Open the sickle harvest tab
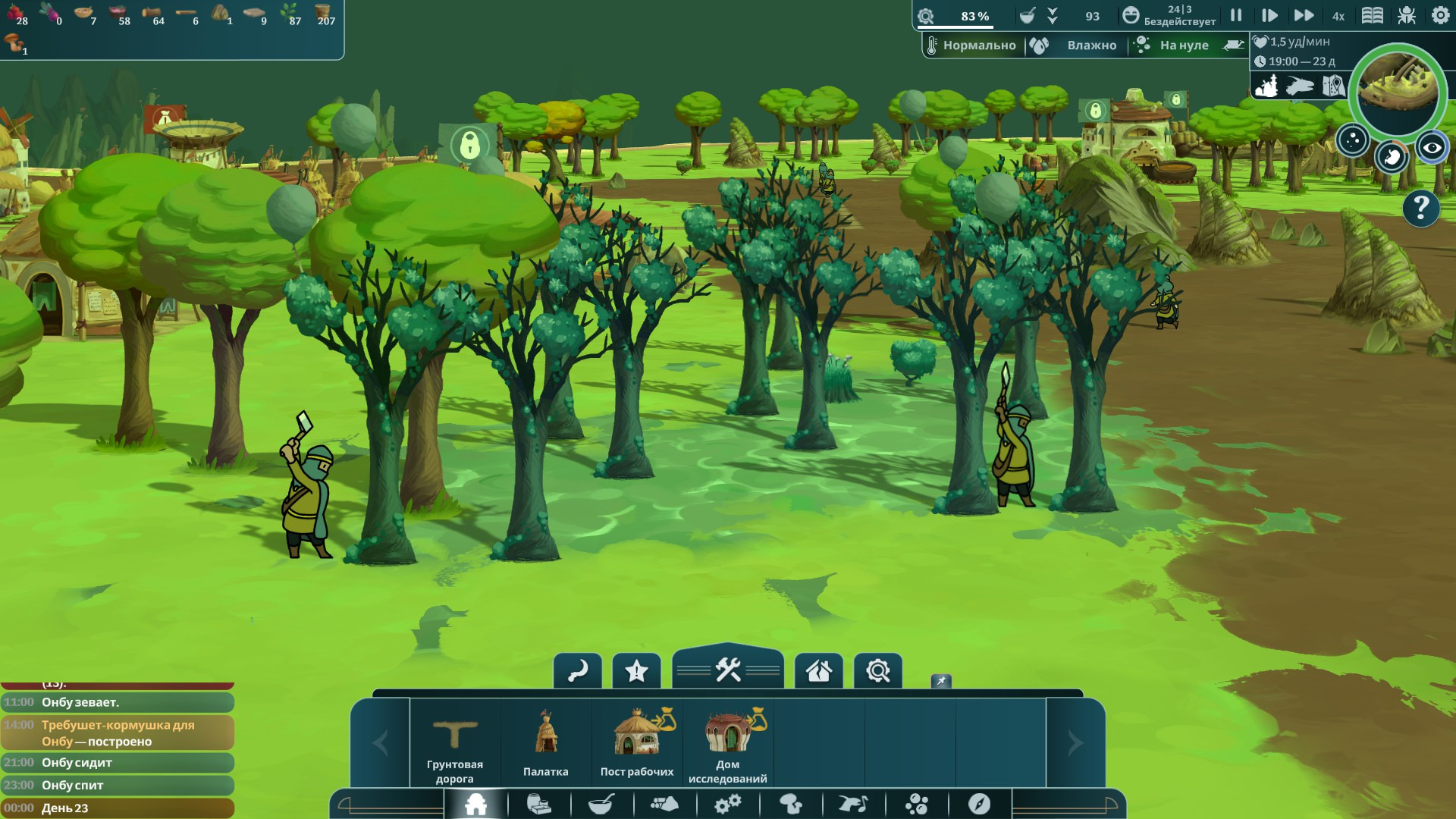The width and height of the screenshot is (1456, 819). click(x=578, y=671)
